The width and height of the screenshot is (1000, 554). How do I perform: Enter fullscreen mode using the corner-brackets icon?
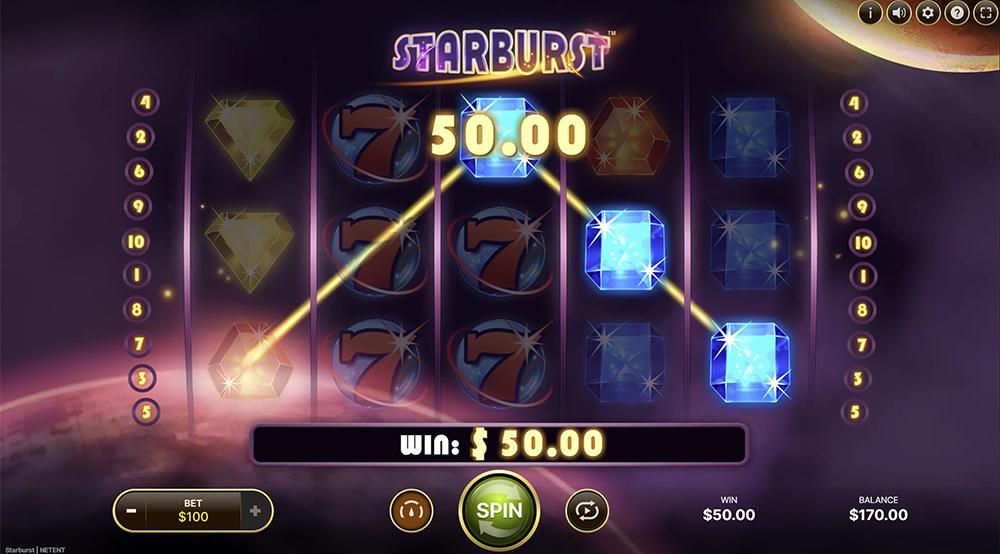tap(985, 13)
